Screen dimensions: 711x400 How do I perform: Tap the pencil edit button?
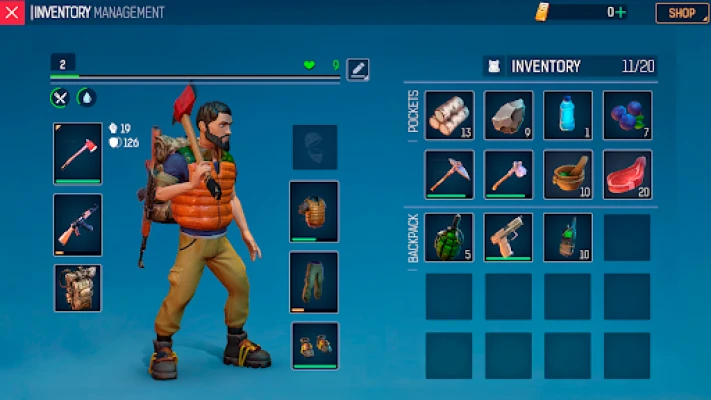358,69
